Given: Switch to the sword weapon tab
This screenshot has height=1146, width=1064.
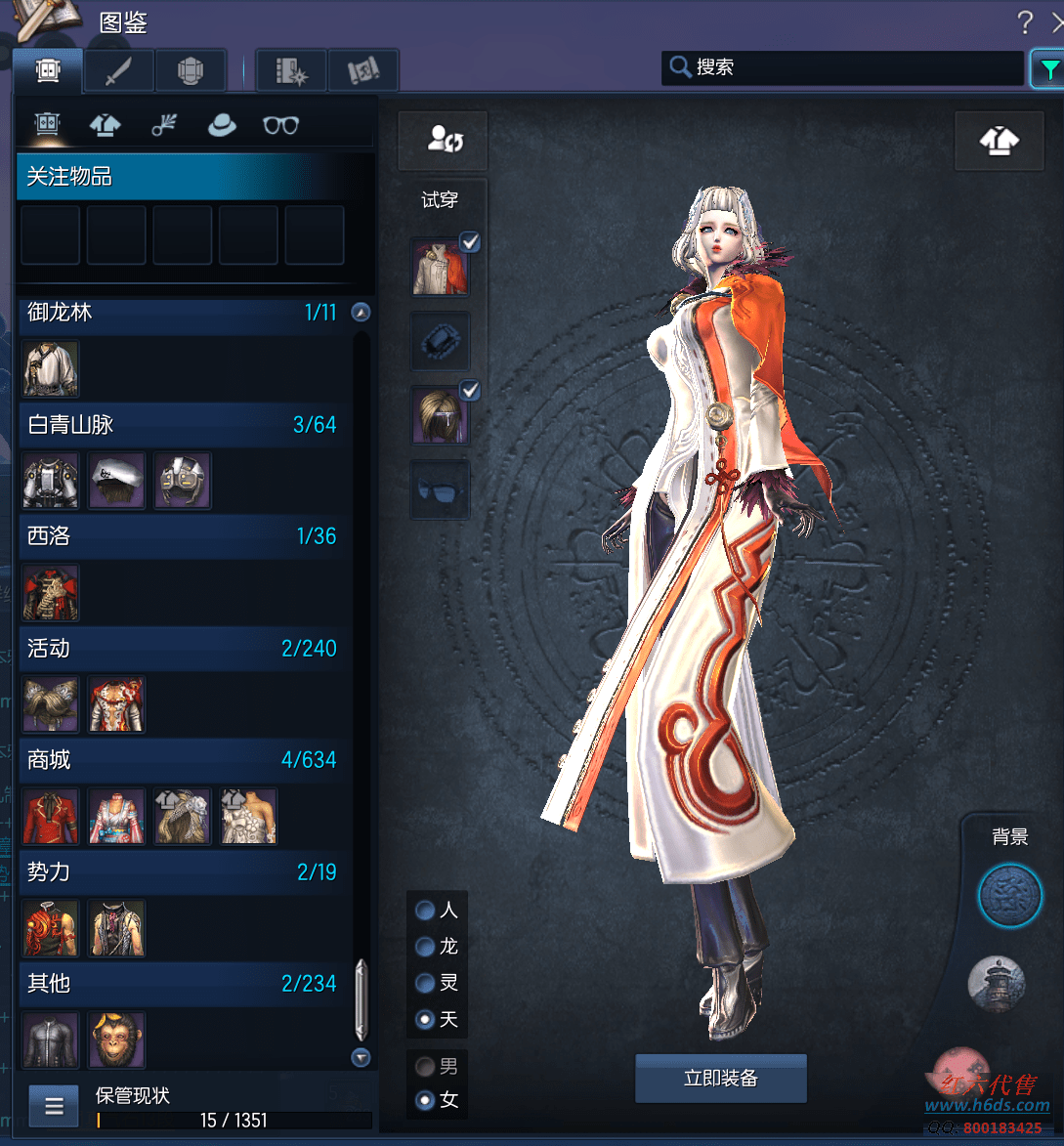Looking at the screenshot, I should 118,70.
